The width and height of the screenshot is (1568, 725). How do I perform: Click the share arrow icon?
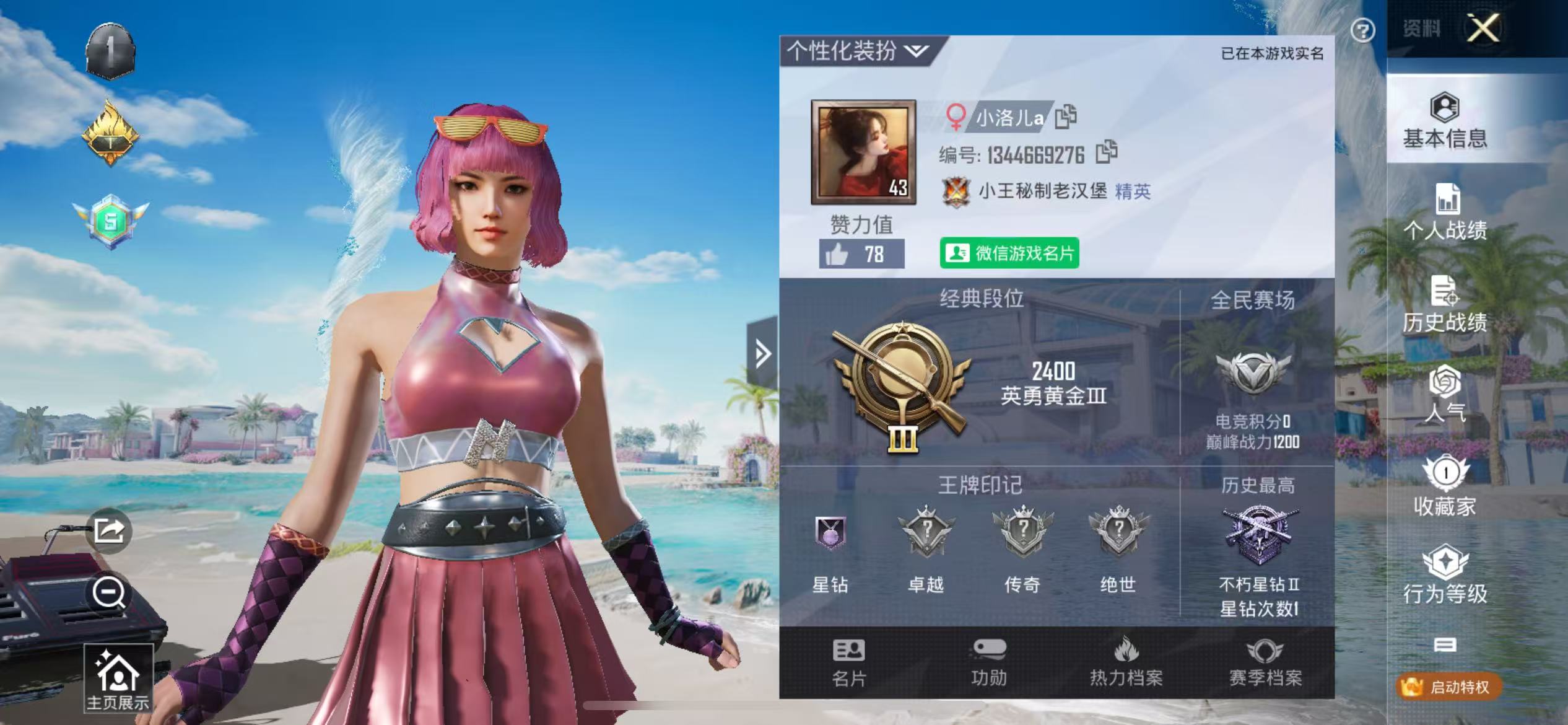(109, 531)
